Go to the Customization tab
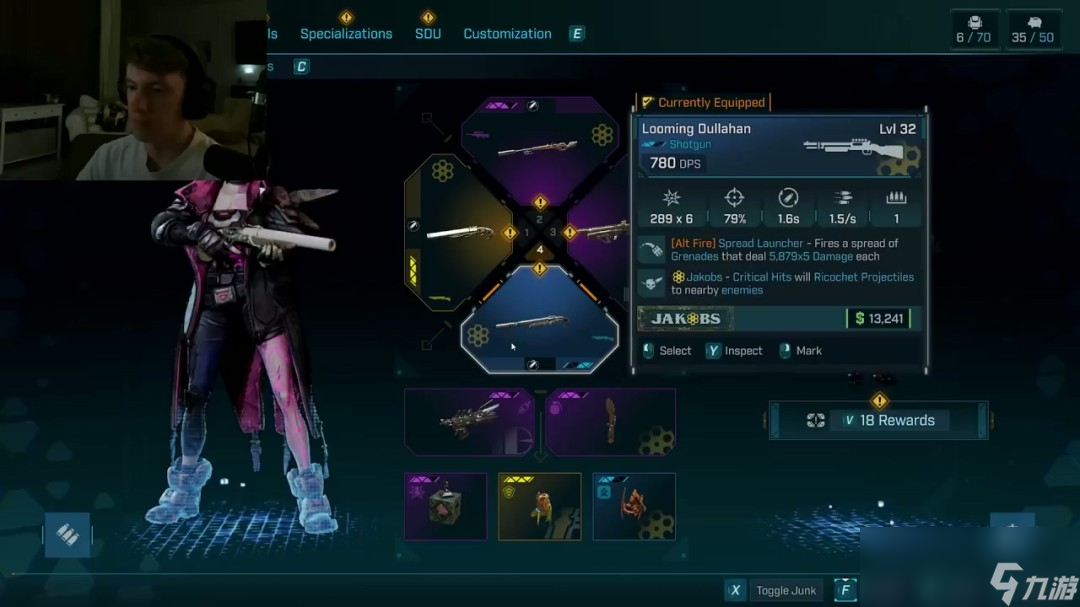Image resolution: width=1080 pixels, height=607 pixels. point(507,33)
